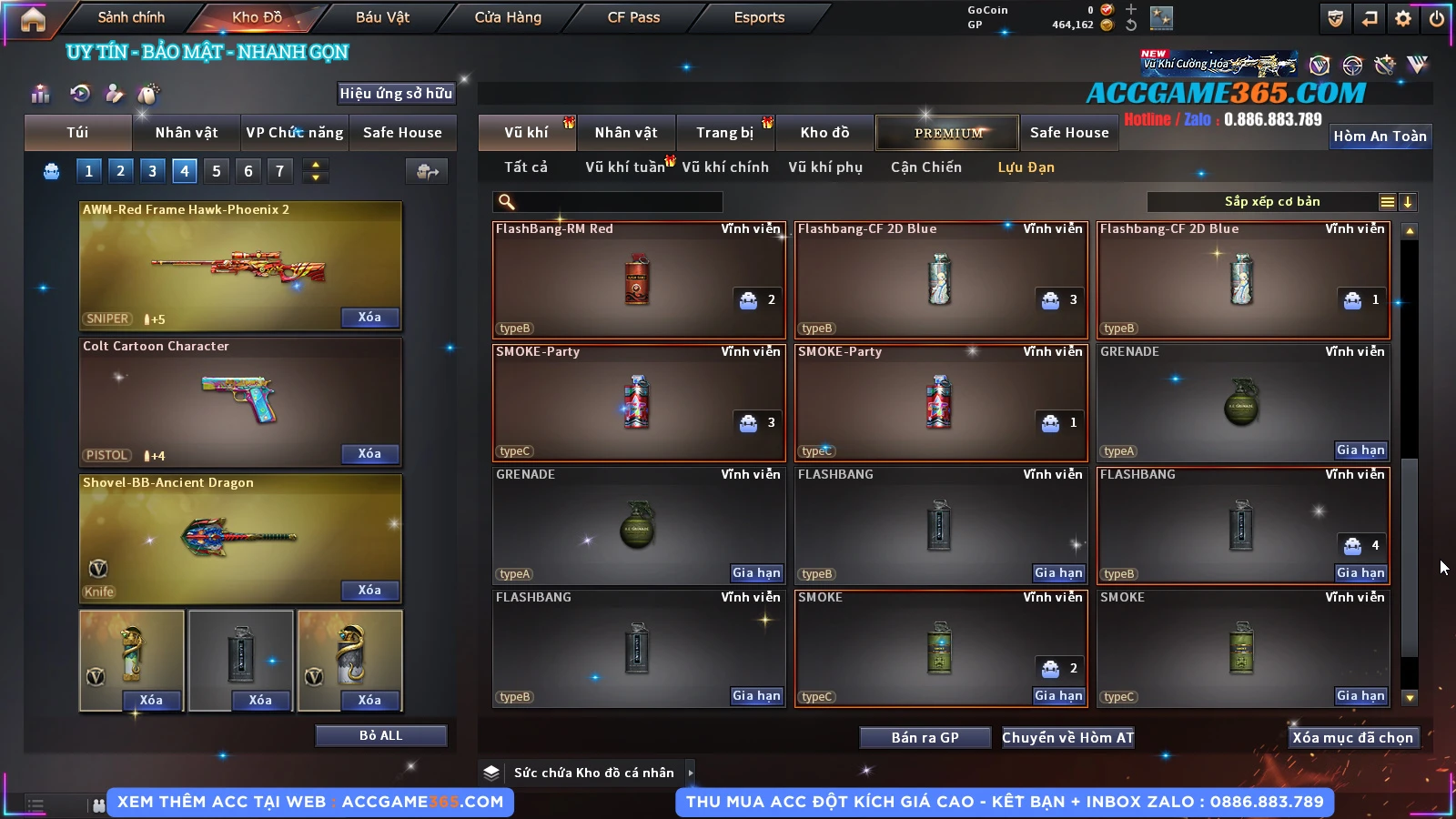Open settings with the gear icon
The width and height of the screenshot is (1456, 819).
(1403, 18)
